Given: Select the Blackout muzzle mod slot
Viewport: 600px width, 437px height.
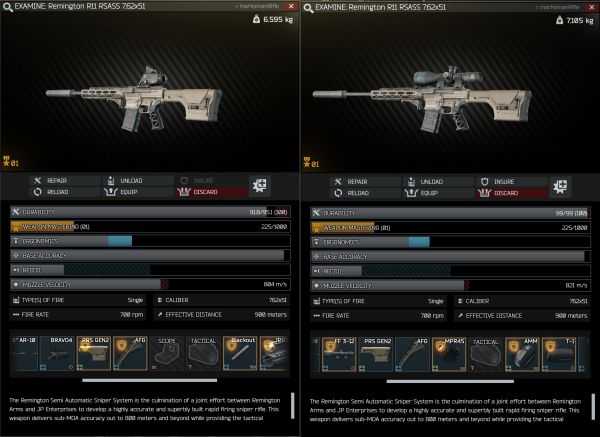Looking at the screenshot, I should click(241, 352).
